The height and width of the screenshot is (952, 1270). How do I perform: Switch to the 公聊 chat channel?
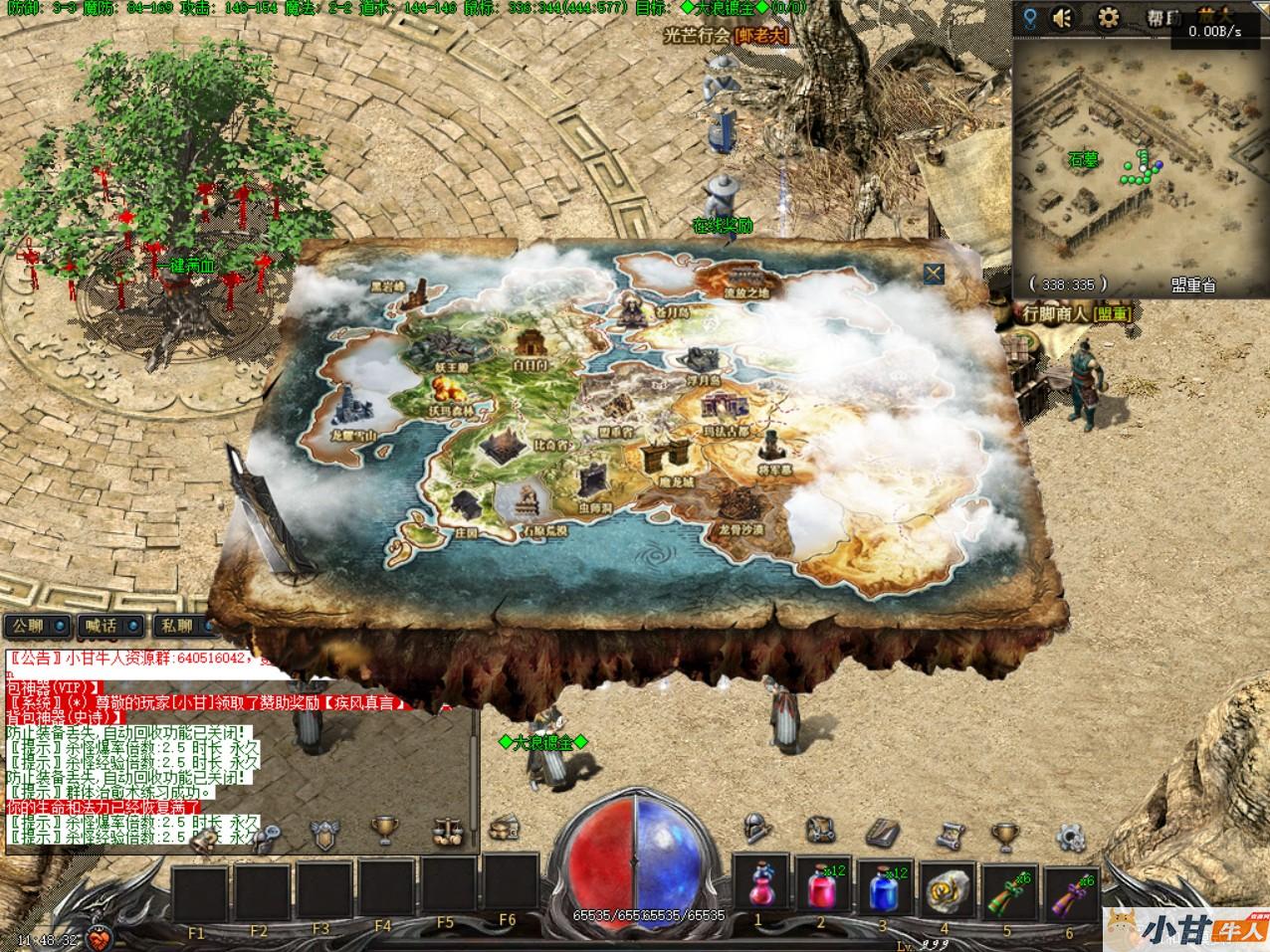(x=38, y=626)
